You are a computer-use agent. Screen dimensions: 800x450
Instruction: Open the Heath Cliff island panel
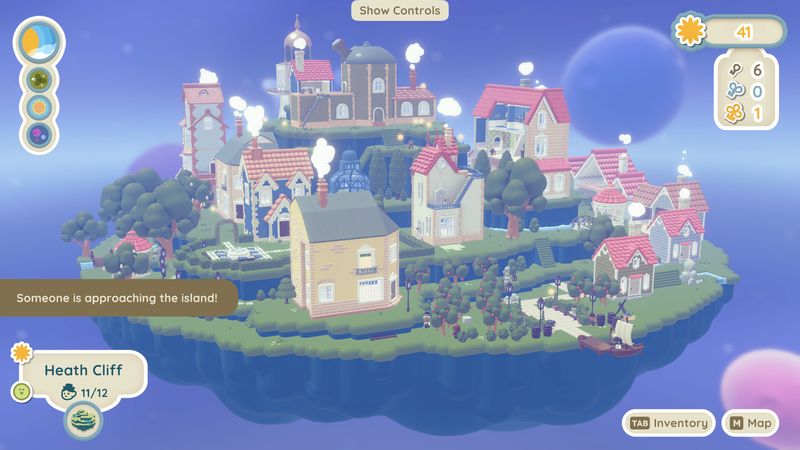[x=83, y=372]
